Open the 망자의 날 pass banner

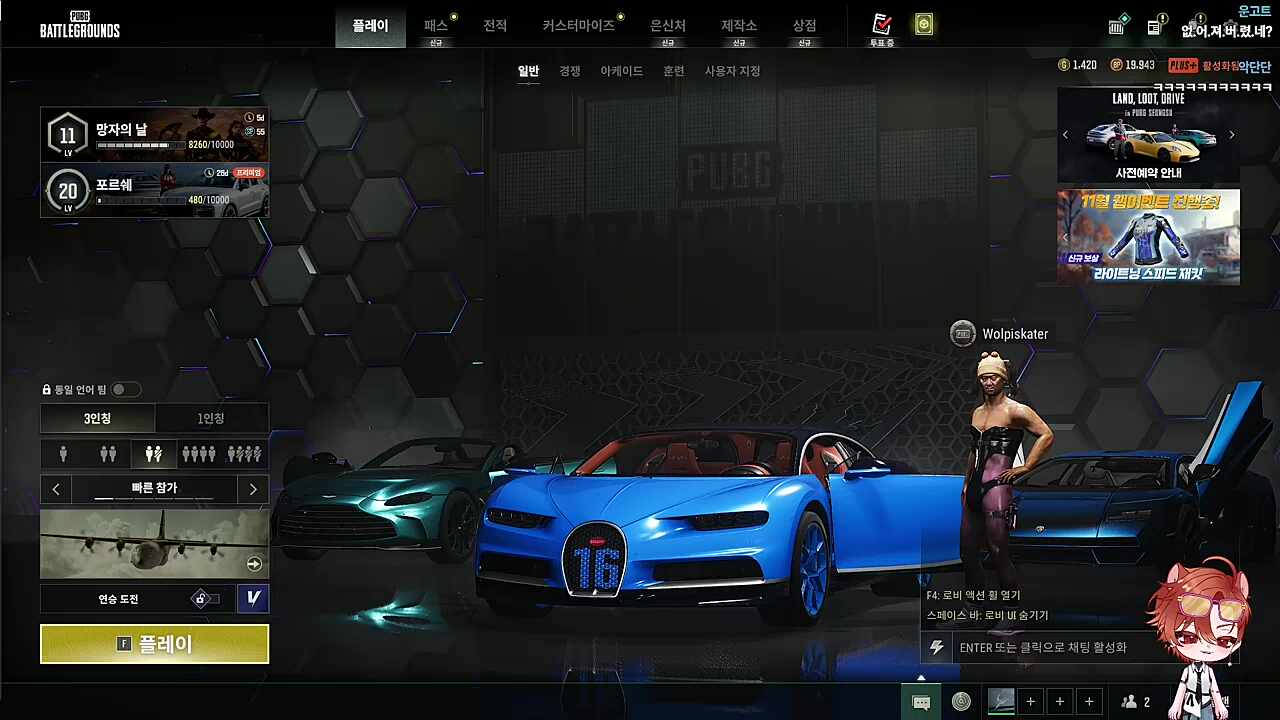click(x=155, y=135)
